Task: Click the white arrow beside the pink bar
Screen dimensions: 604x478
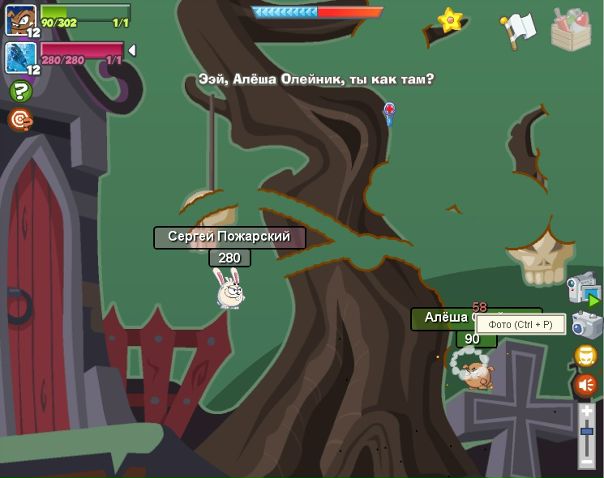Action: (132, 50)
